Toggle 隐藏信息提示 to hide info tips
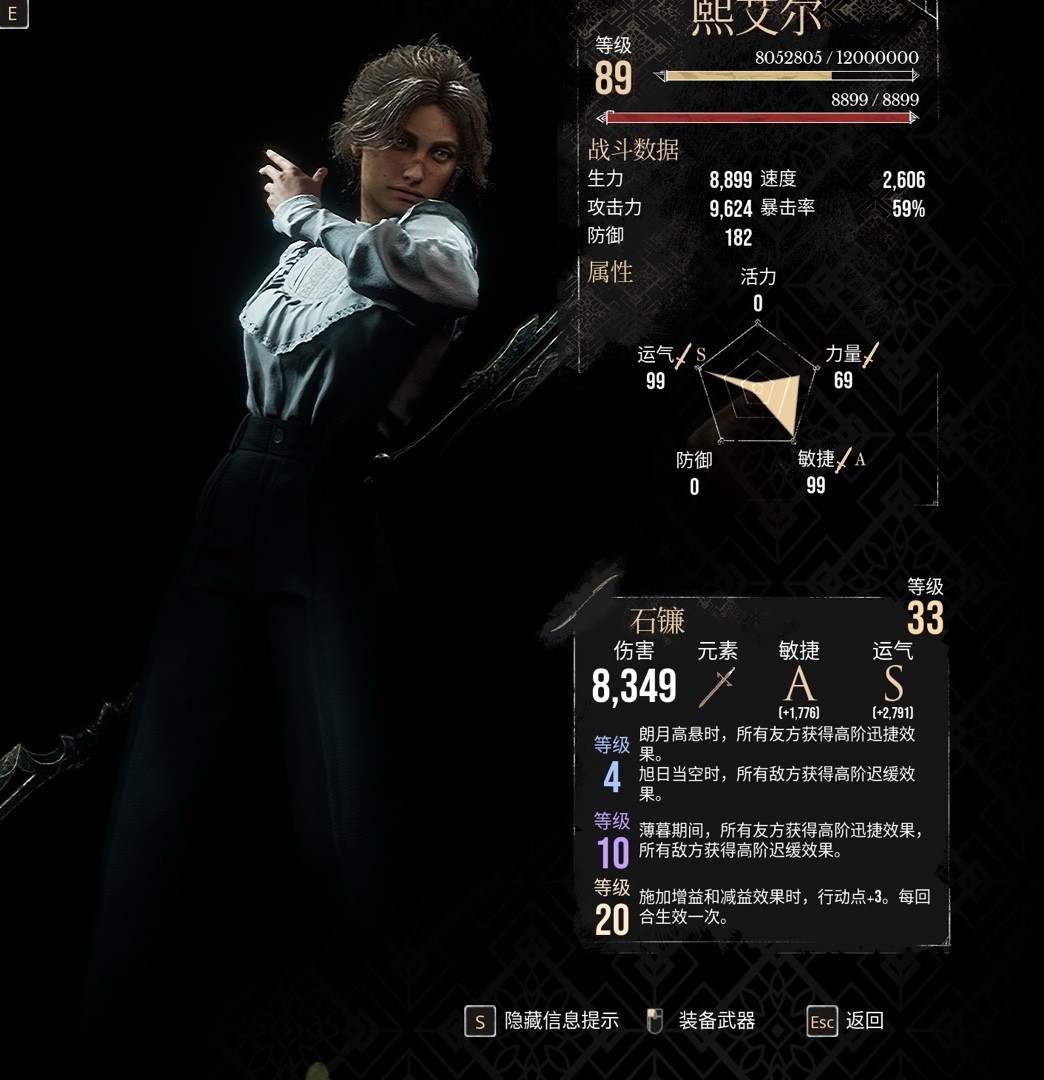The image size is (1044, 1080). [541, 1021]
